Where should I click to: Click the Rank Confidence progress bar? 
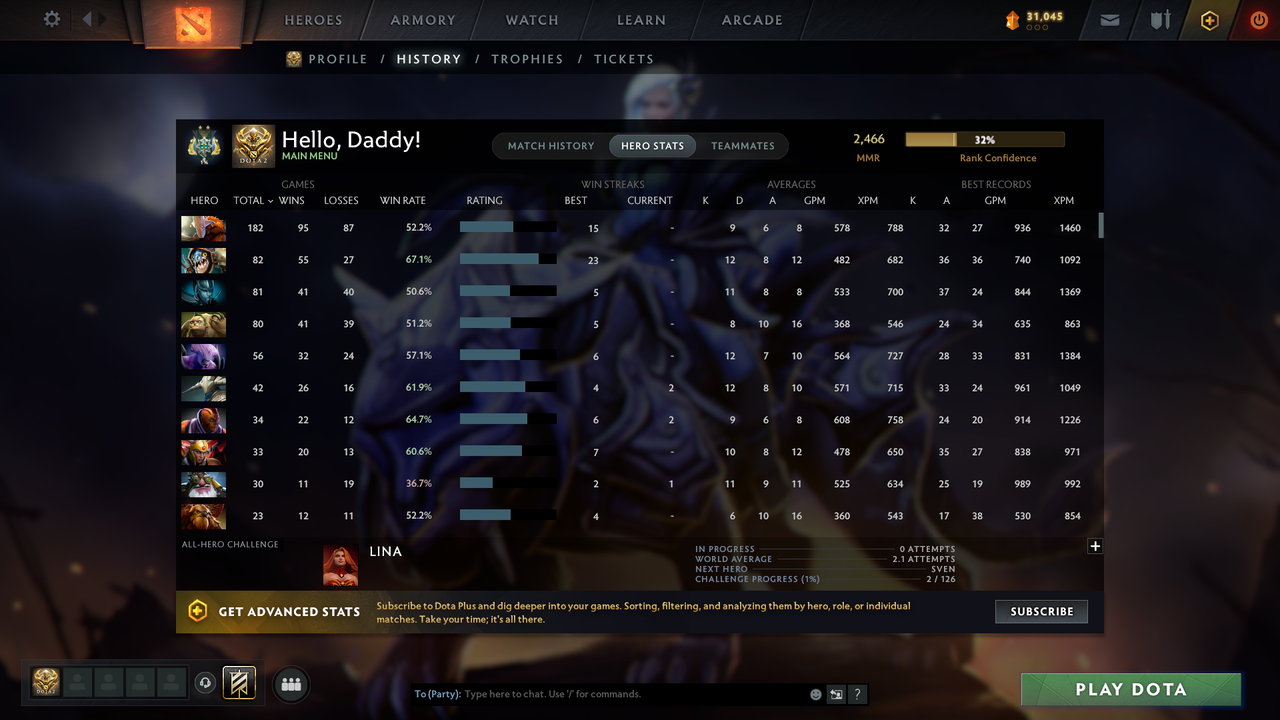983,138
